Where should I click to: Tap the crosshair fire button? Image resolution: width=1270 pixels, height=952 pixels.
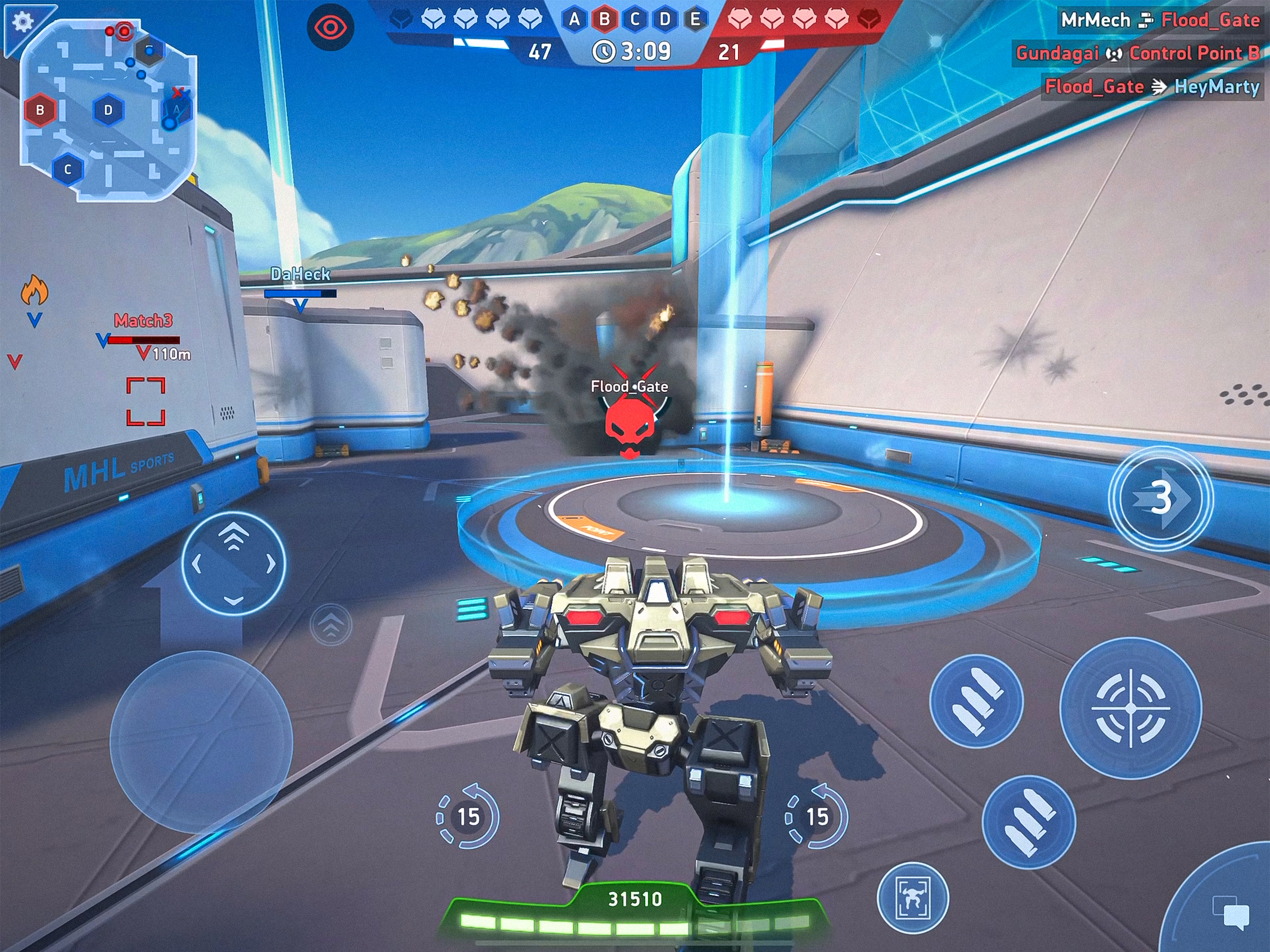coord(1131,708)
